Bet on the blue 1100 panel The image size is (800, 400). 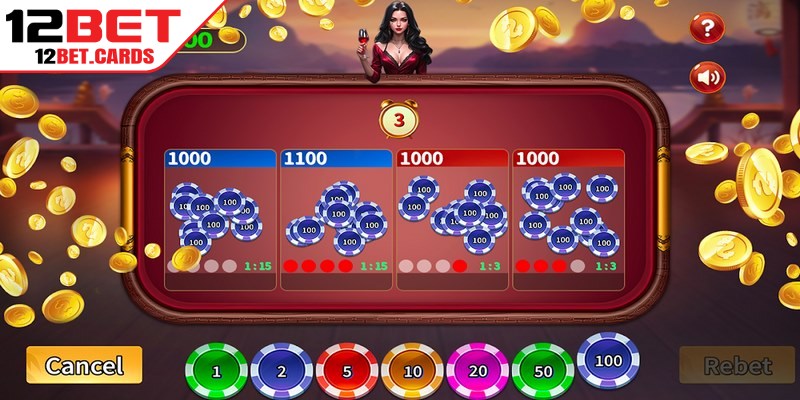(336, 220)
